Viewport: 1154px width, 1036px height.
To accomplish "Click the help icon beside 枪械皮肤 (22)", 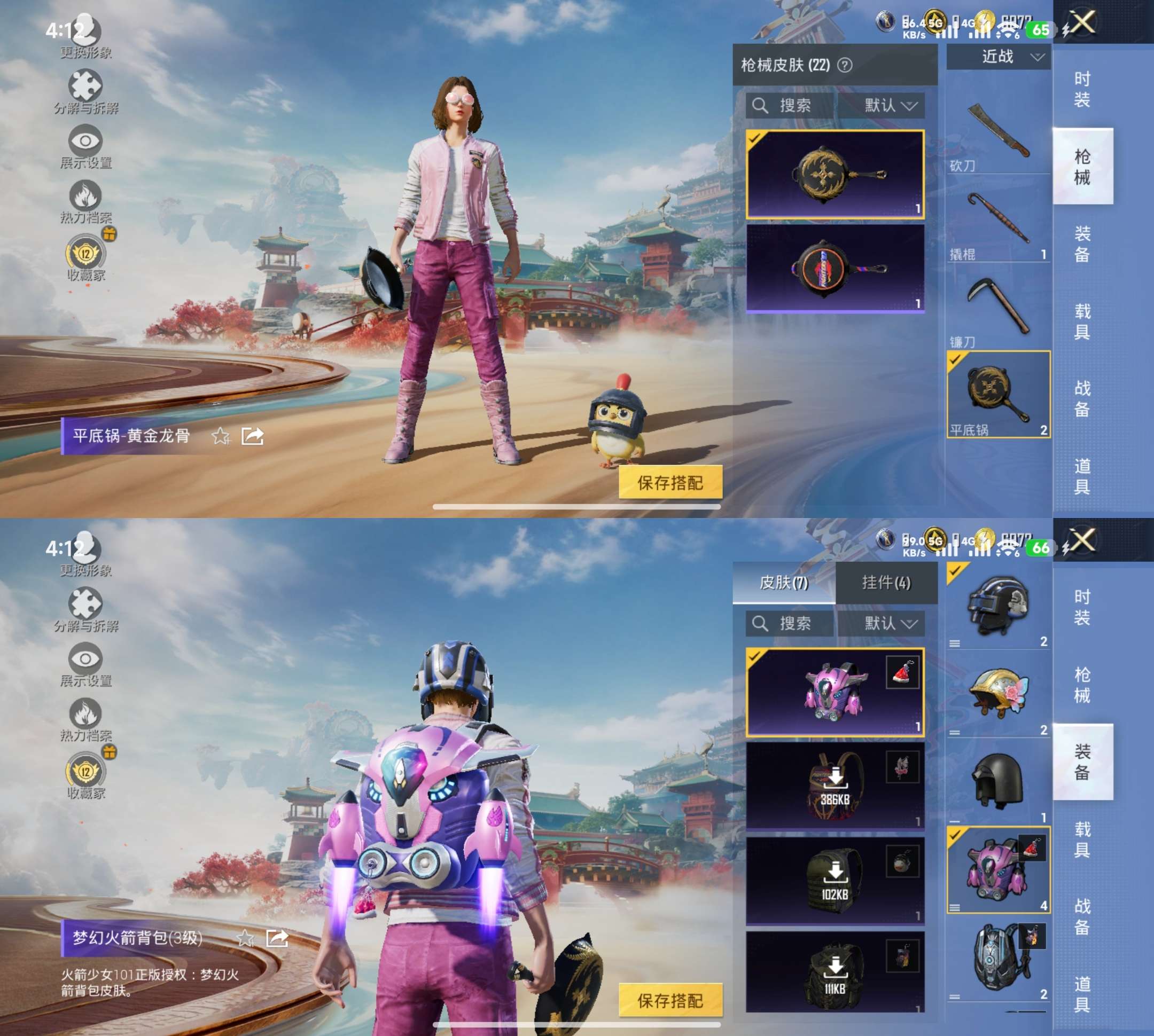I will (845, 66).
